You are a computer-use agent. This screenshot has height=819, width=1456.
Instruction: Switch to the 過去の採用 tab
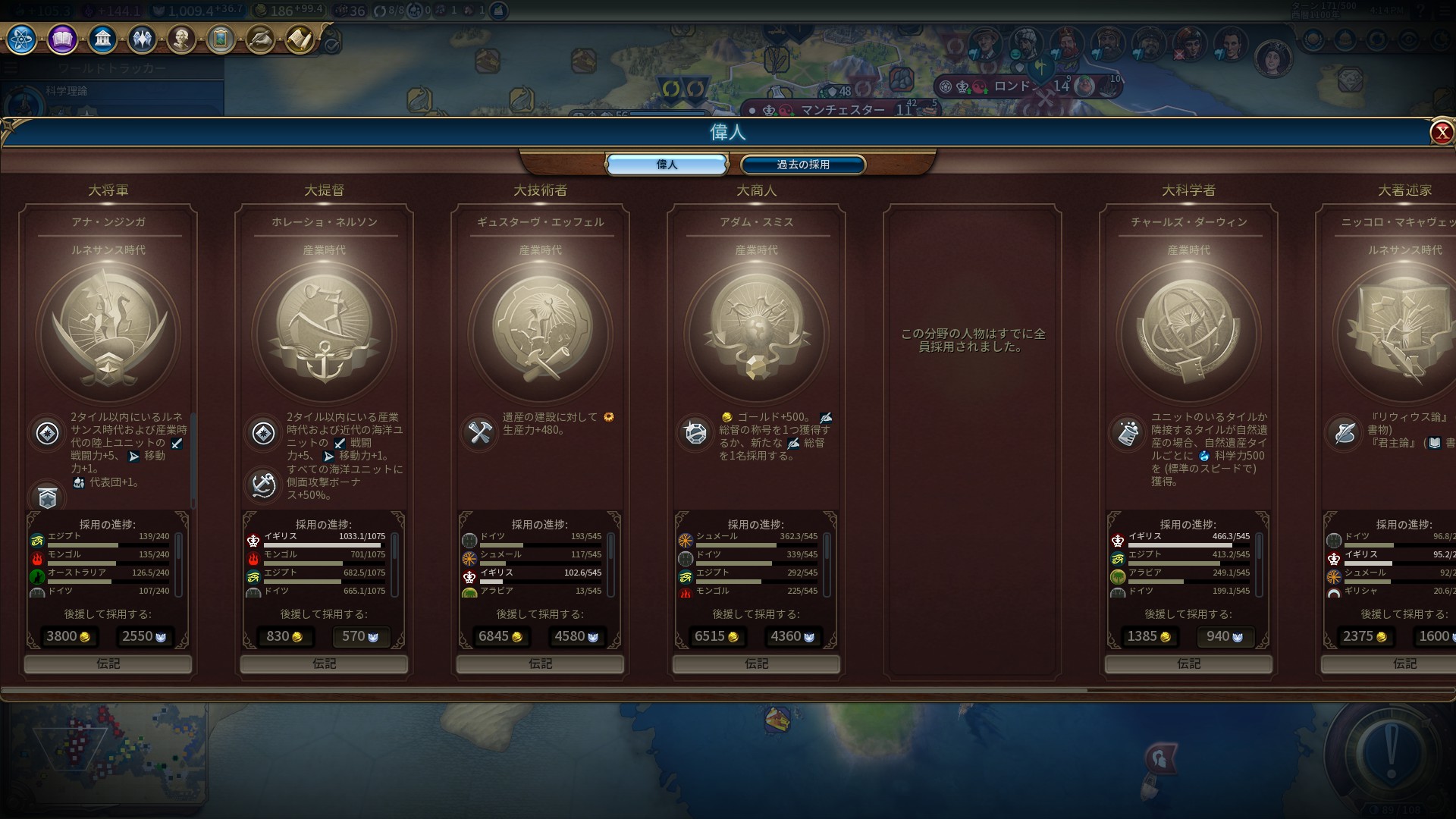pos(802,165)
